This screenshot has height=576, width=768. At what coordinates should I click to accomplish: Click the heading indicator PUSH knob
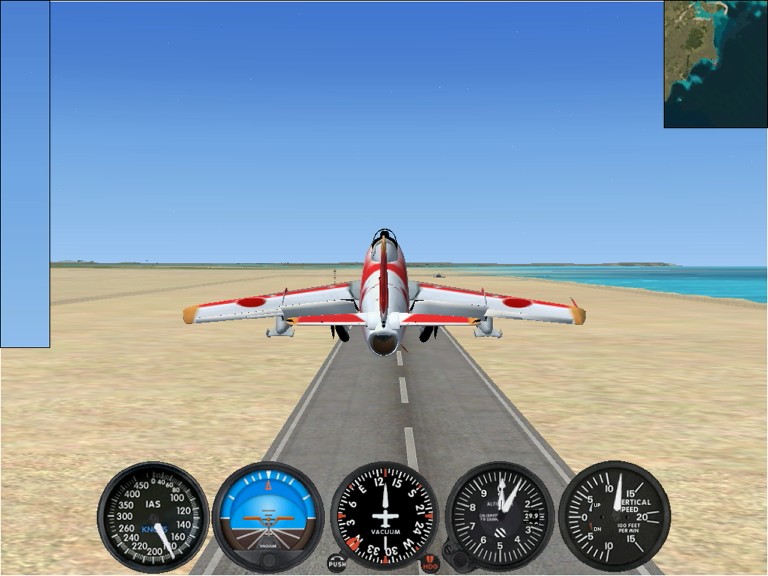[x=337, y=564]
